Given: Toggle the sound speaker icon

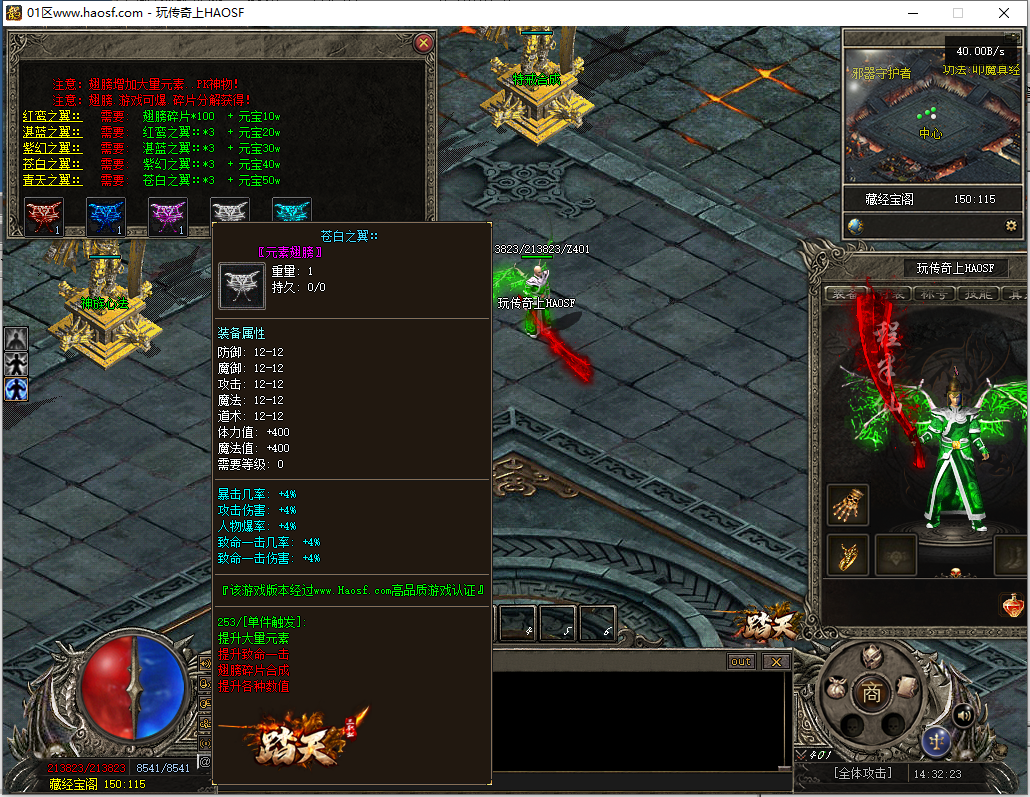Looking at the screenshot, I should point(963,714).
